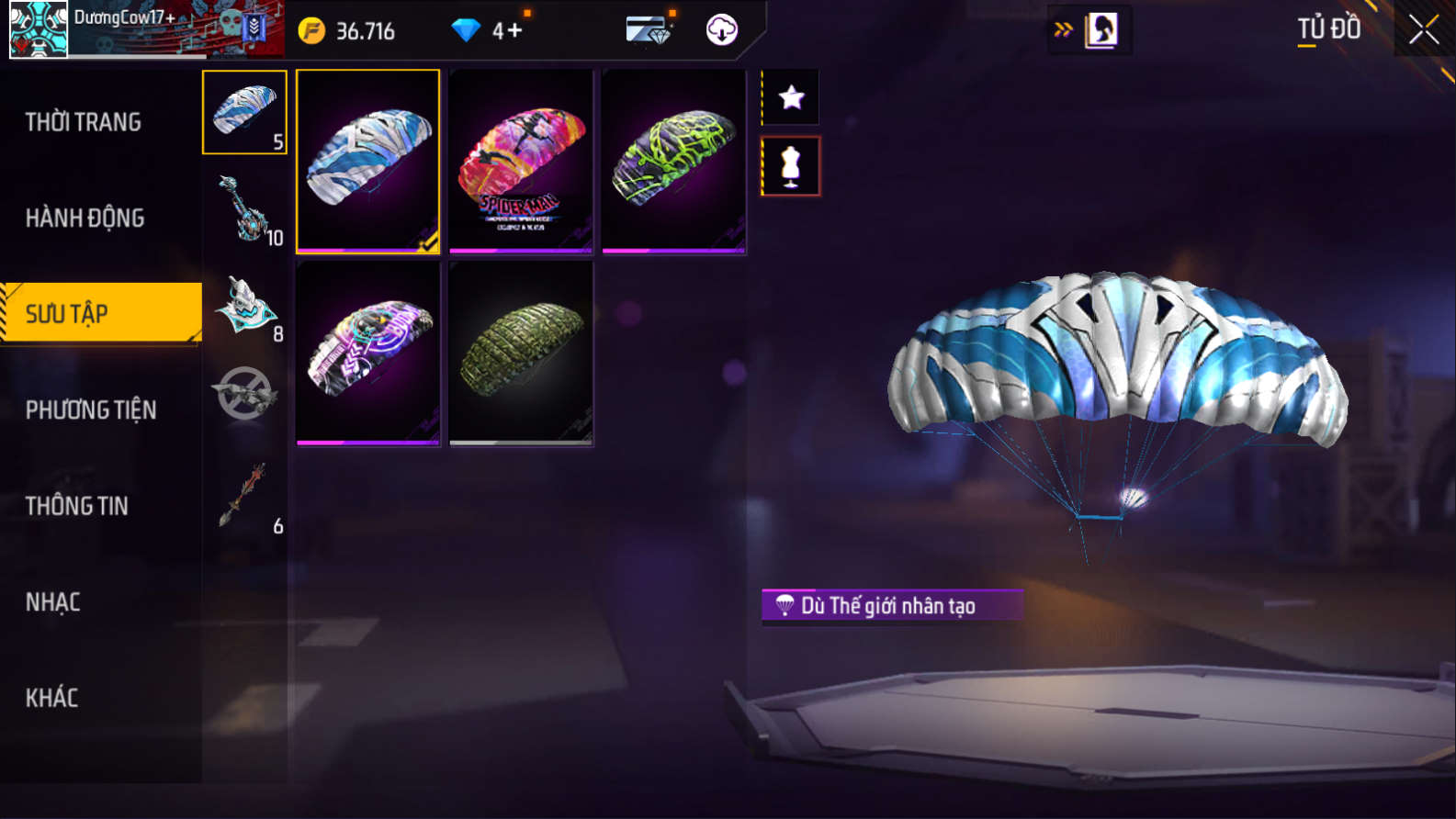This screenshot has width=1456, height=819.
Task: Open the player profile avatar DươngCow17
Action: [x=39, y=29]
